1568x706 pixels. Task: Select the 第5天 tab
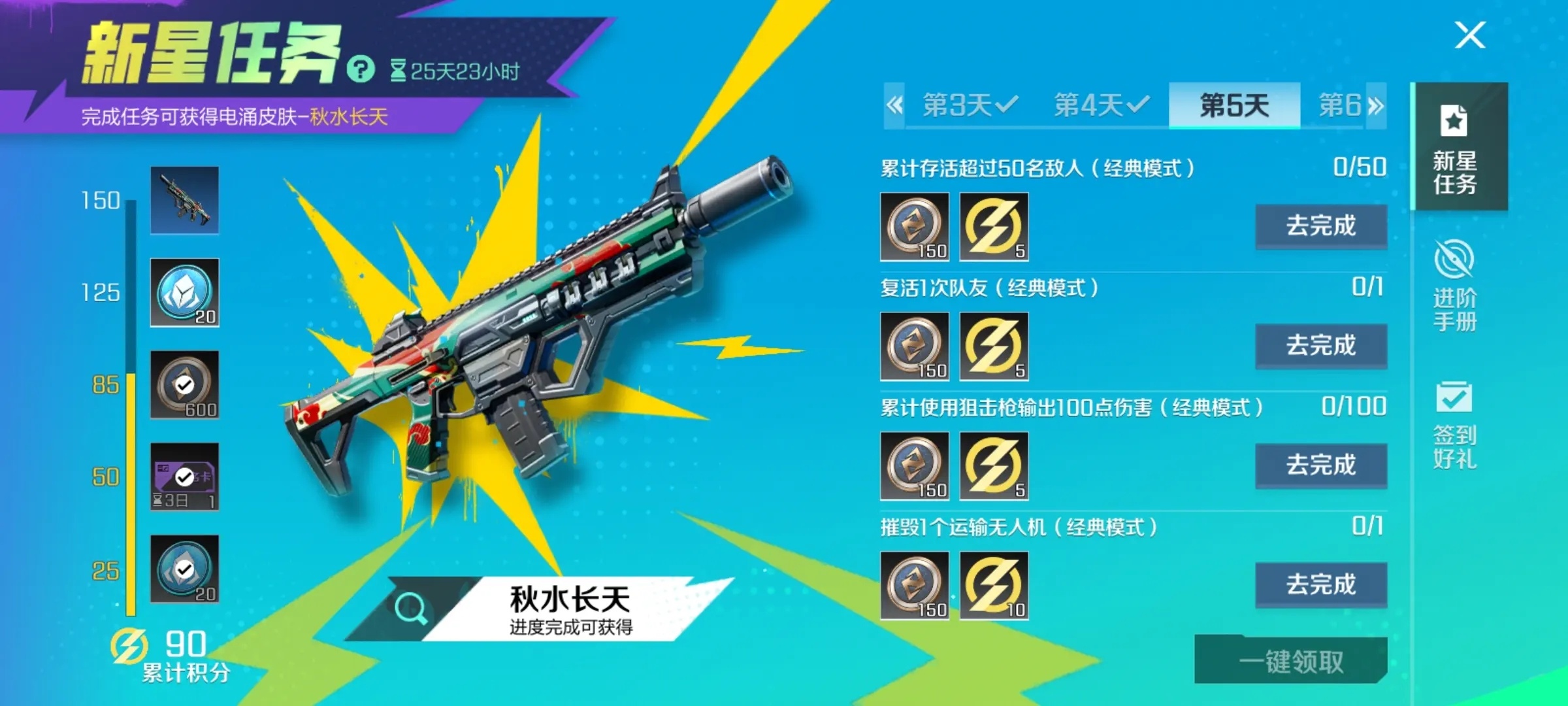1233,105
